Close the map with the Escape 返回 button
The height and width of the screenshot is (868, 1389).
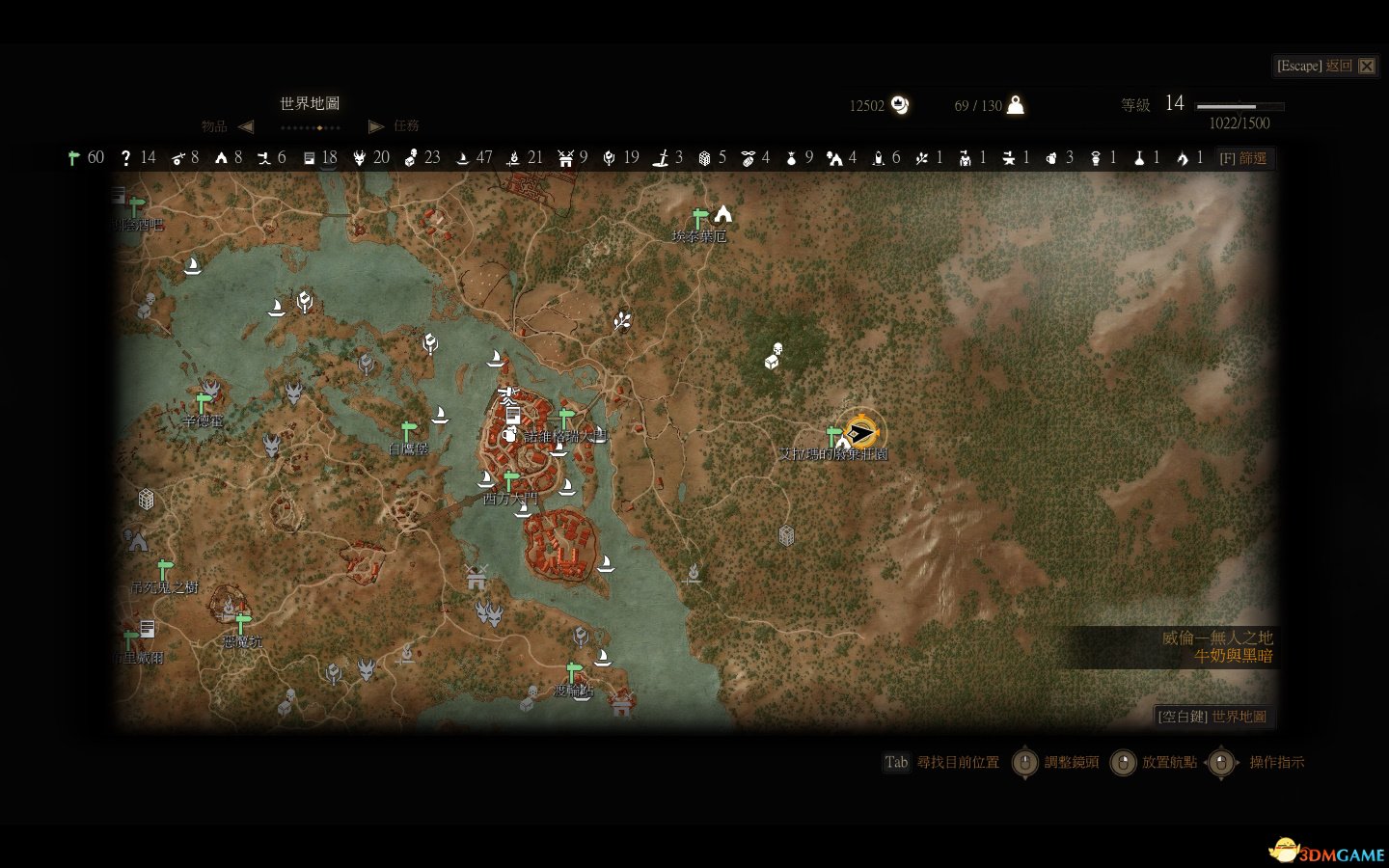point(1325,66)
